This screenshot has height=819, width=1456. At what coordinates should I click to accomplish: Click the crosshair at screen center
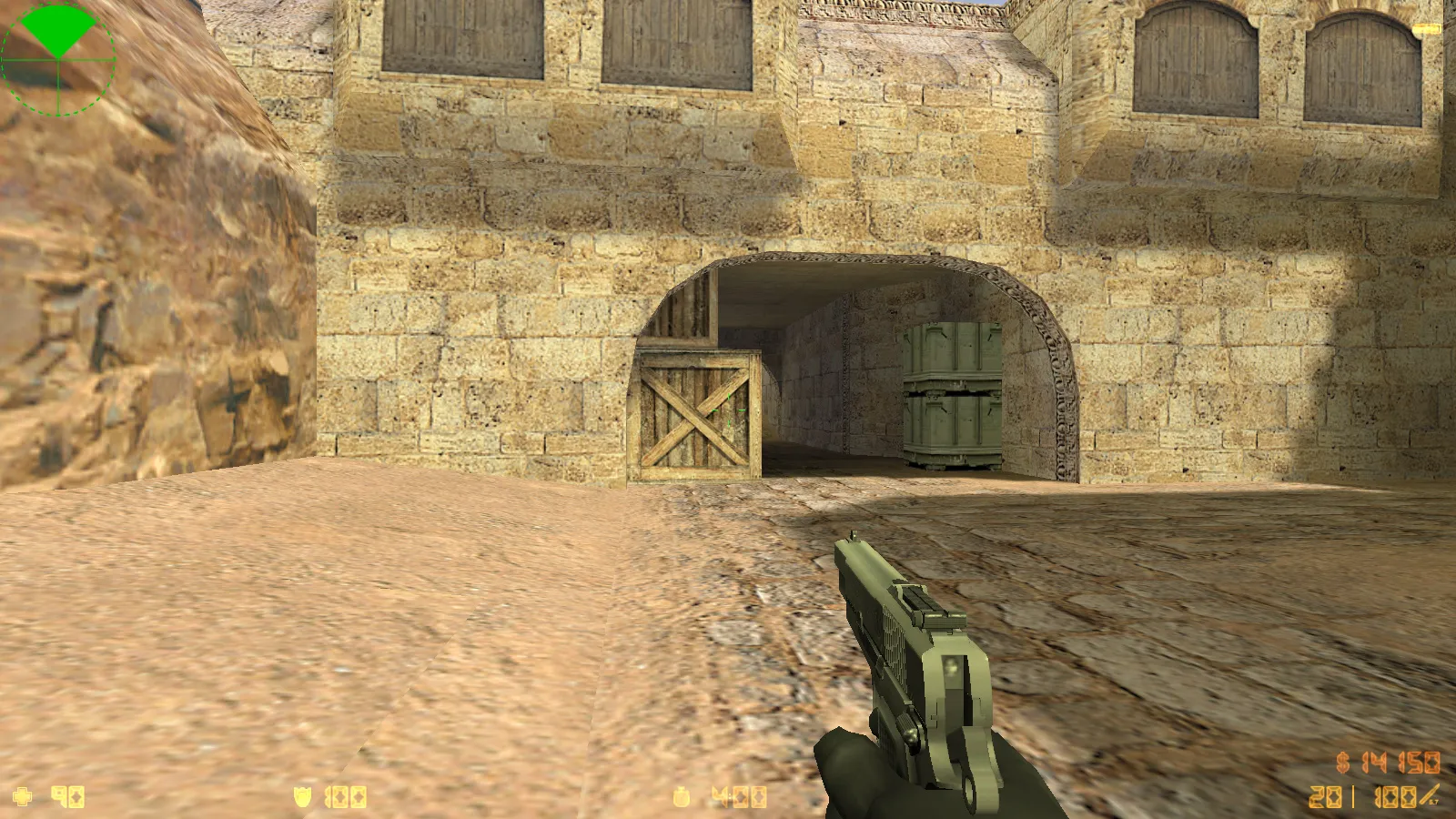[x=728, y=409]
